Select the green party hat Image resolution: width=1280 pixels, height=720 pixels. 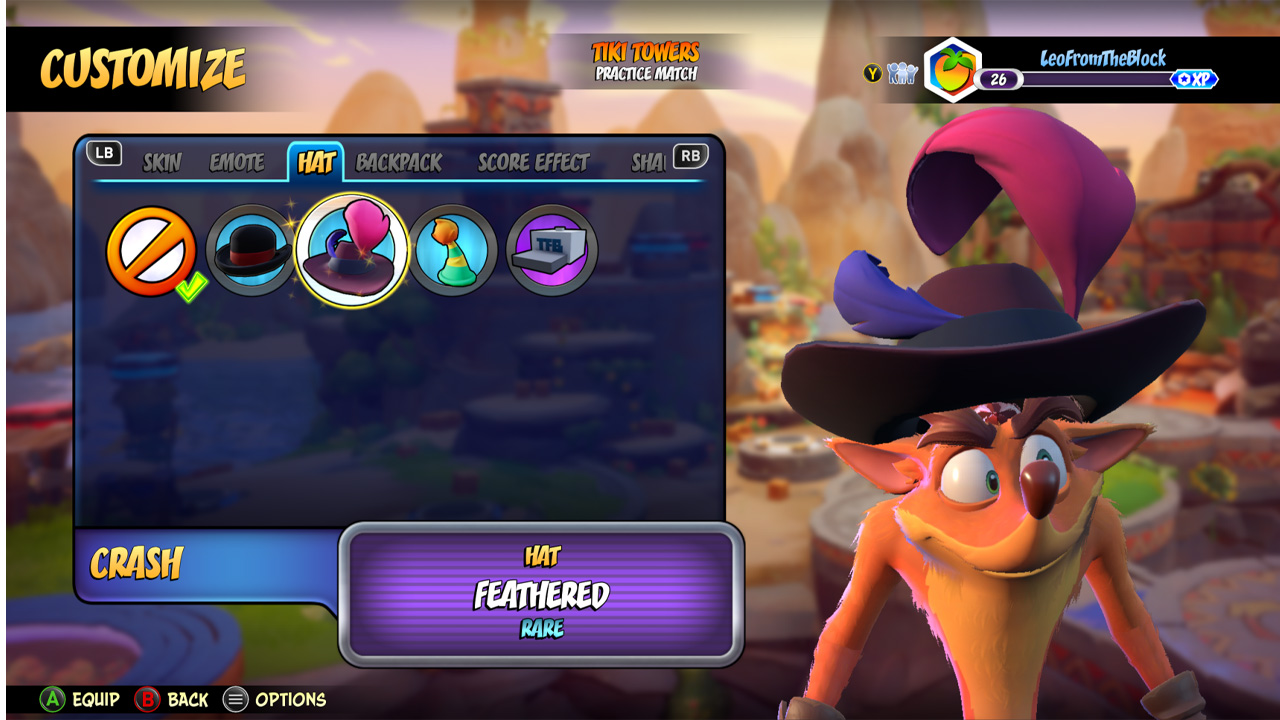(x=452, y=251)
